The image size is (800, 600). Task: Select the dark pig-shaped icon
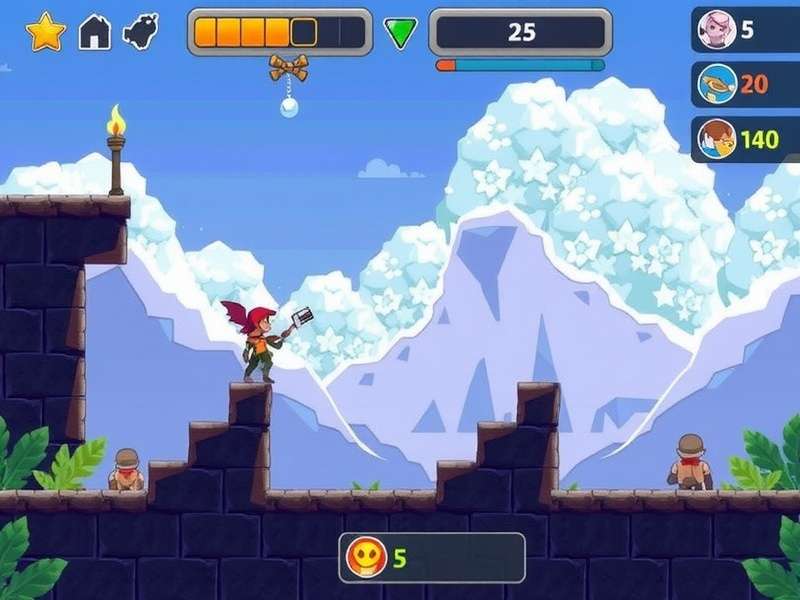pyautogui.click(x=141, y=31)
